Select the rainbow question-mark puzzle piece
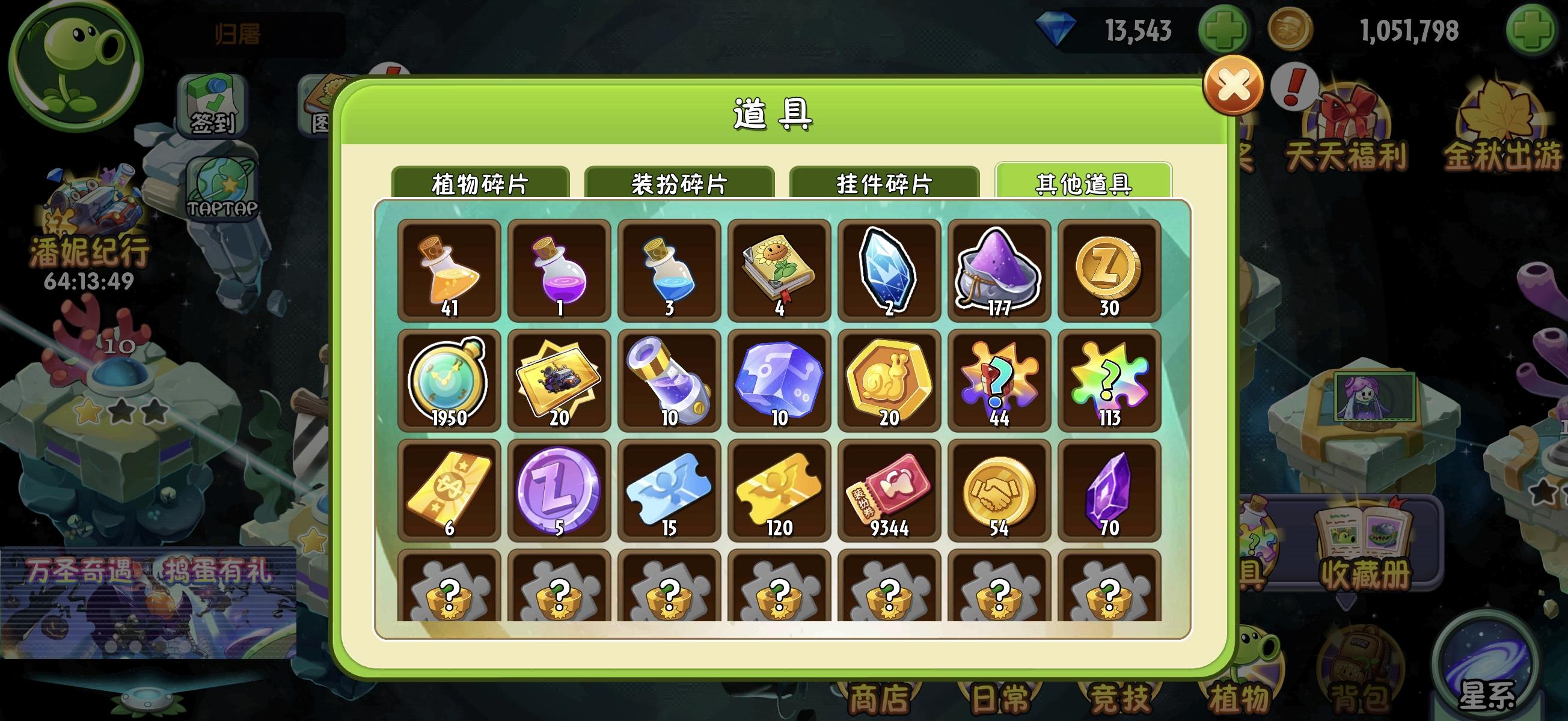1568x721 pixels. point(1108,380)
